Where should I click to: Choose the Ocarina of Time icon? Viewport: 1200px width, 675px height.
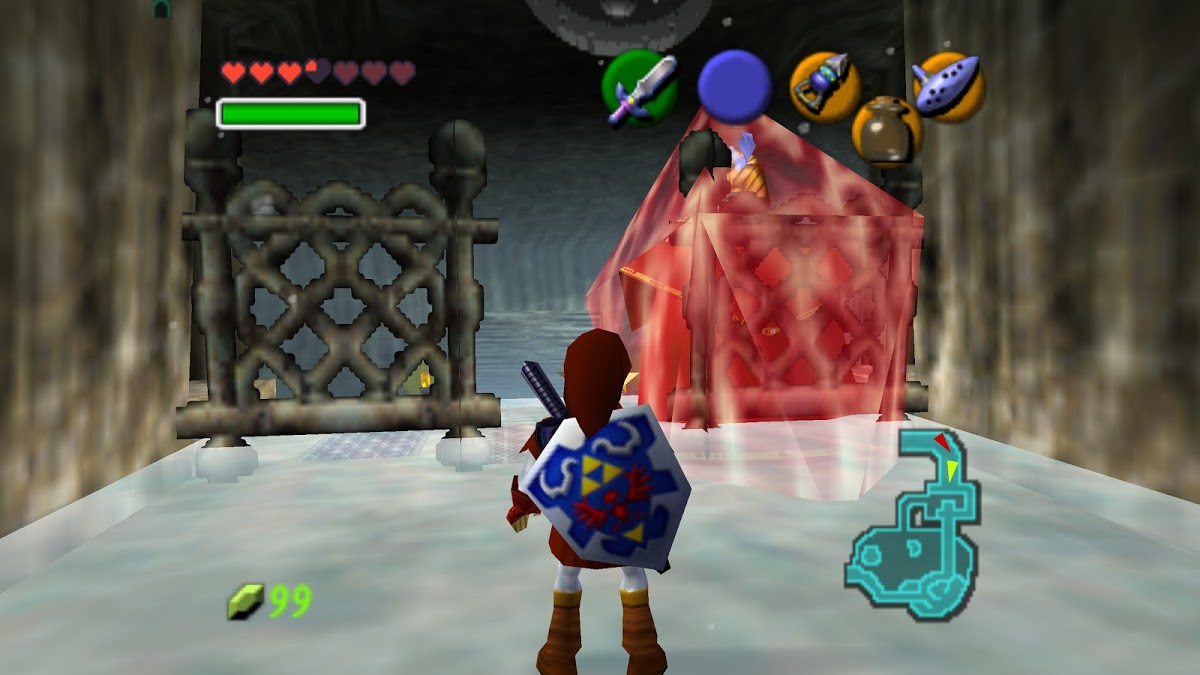click(x=948, y=86)
